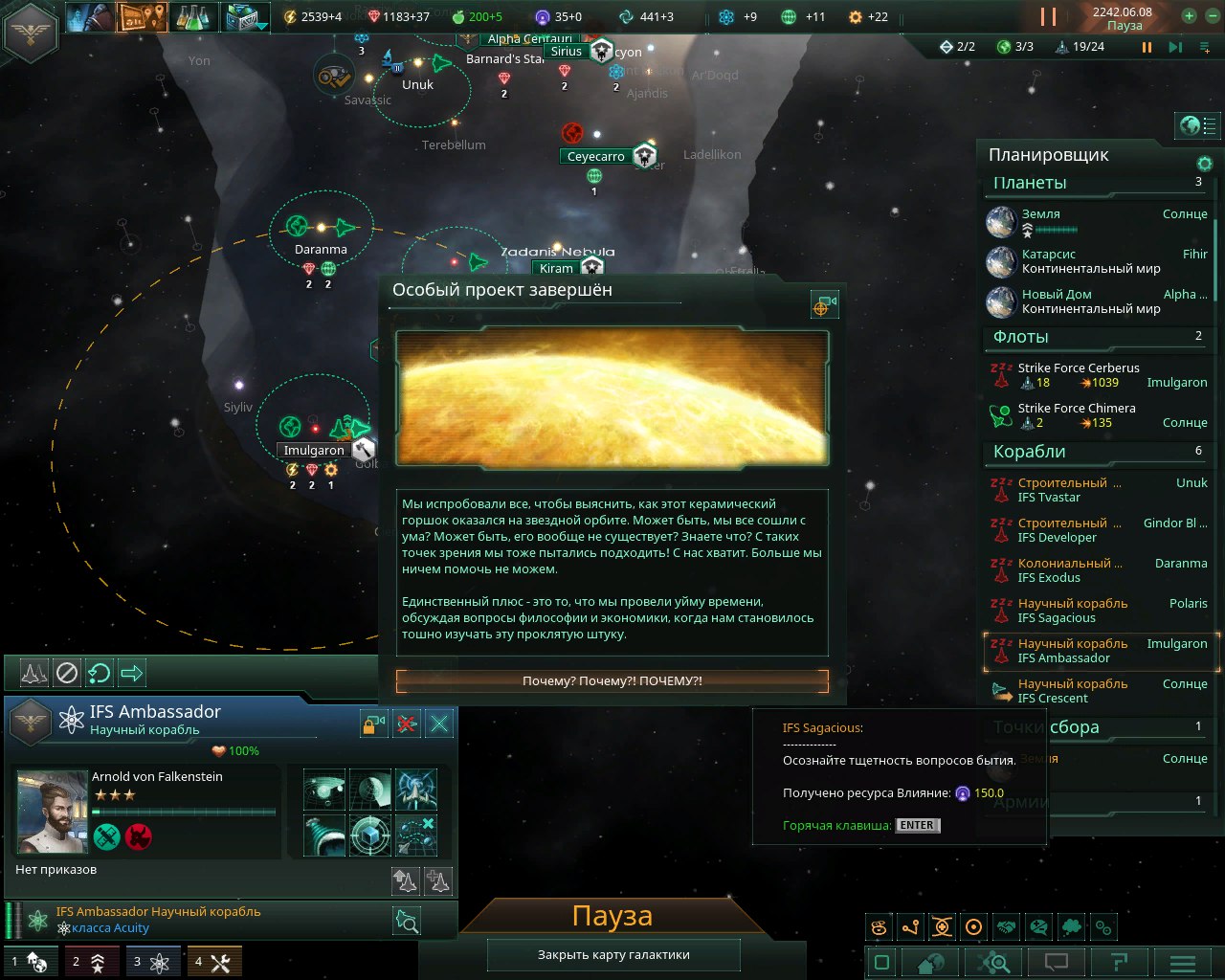
Task: Go to the event location via popup camera icon
Action: (823, 304)
